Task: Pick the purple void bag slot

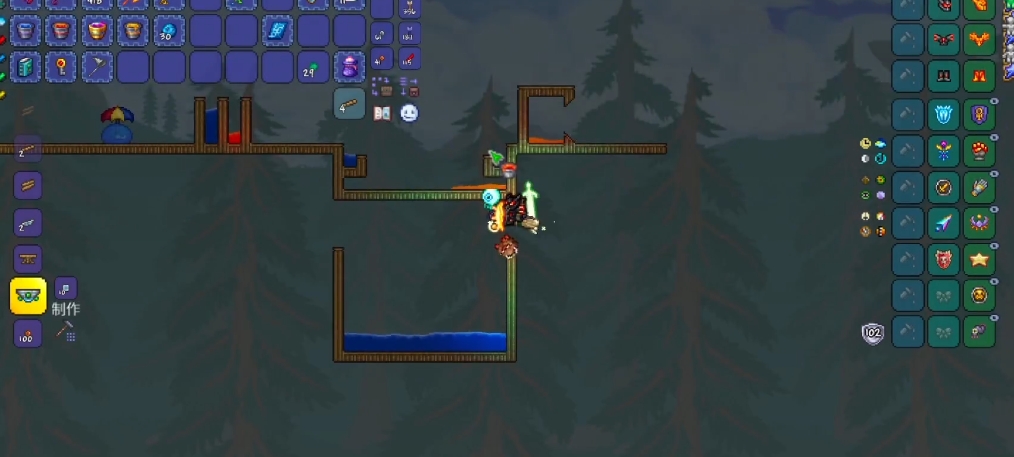Action: point(349,67)
